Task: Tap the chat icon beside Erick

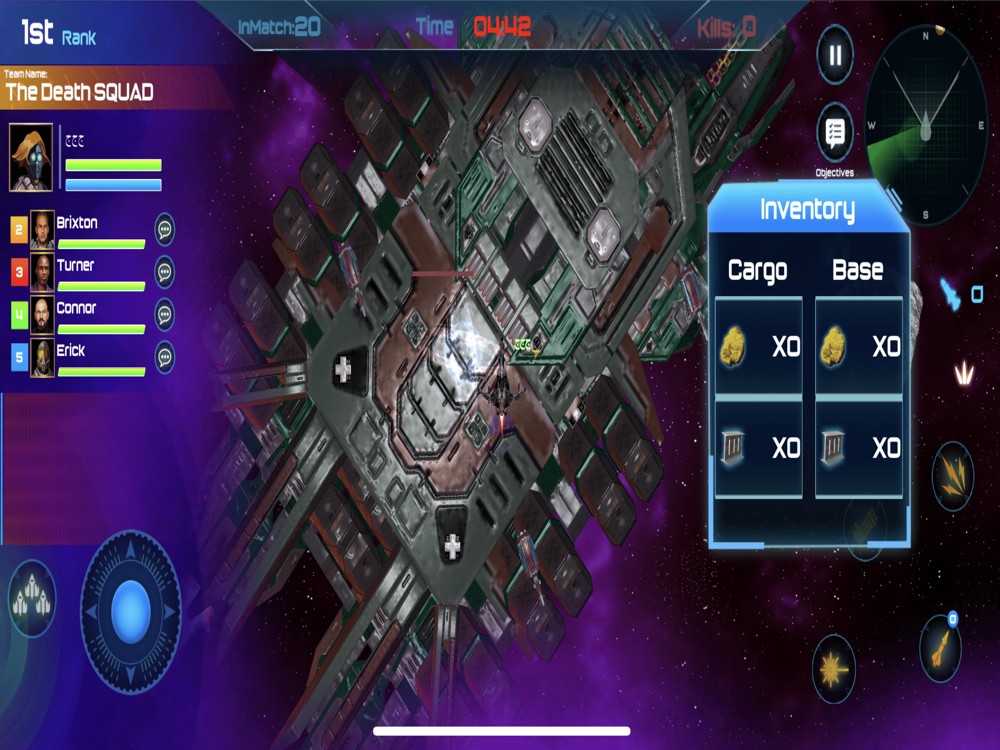Action: coord(165,357)
